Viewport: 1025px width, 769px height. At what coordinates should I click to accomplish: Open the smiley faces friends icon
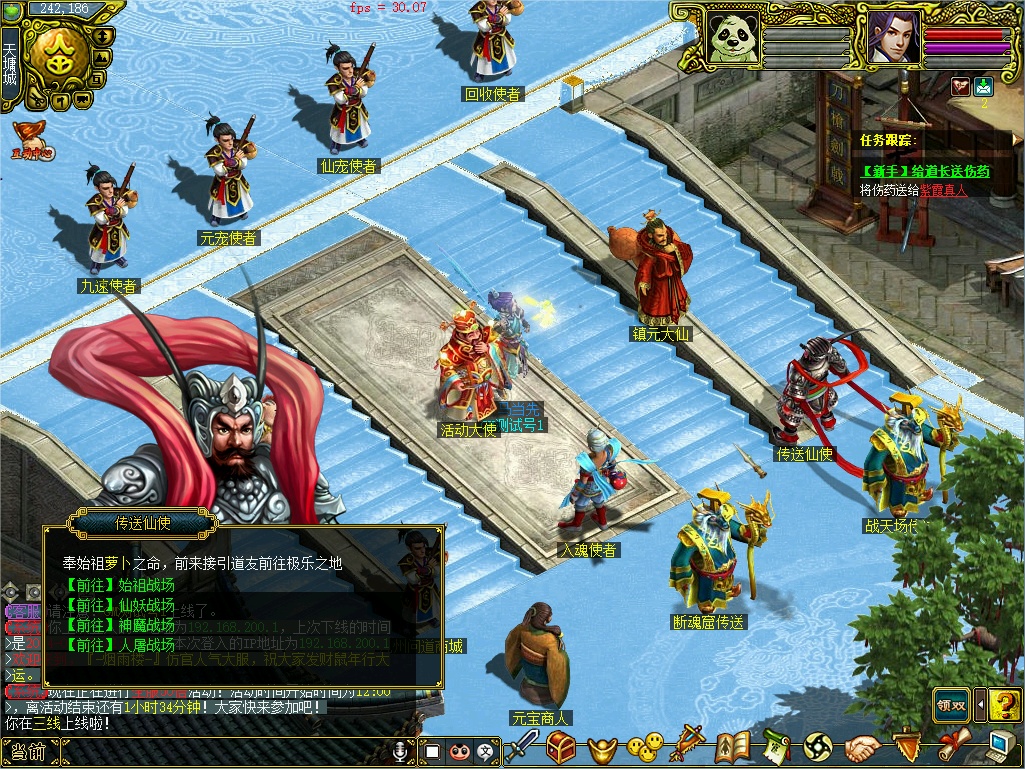click(x=645, y=746)
